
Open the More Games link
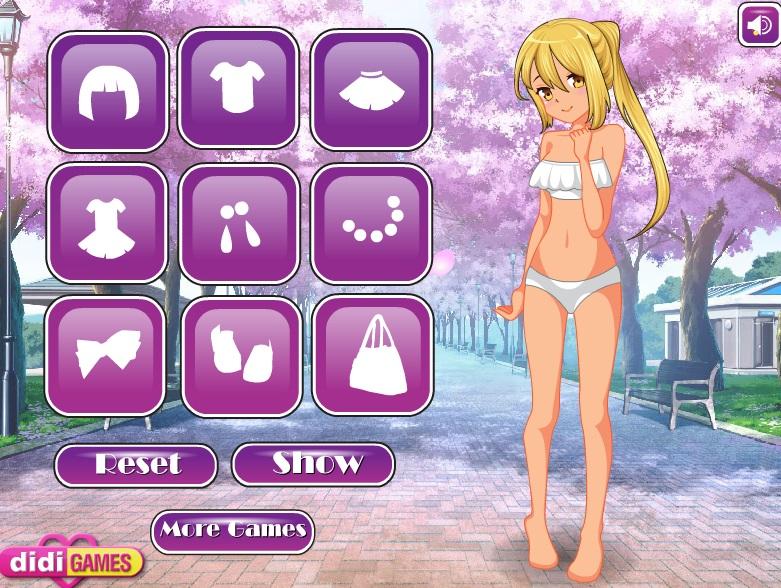[x=233, y=530]
